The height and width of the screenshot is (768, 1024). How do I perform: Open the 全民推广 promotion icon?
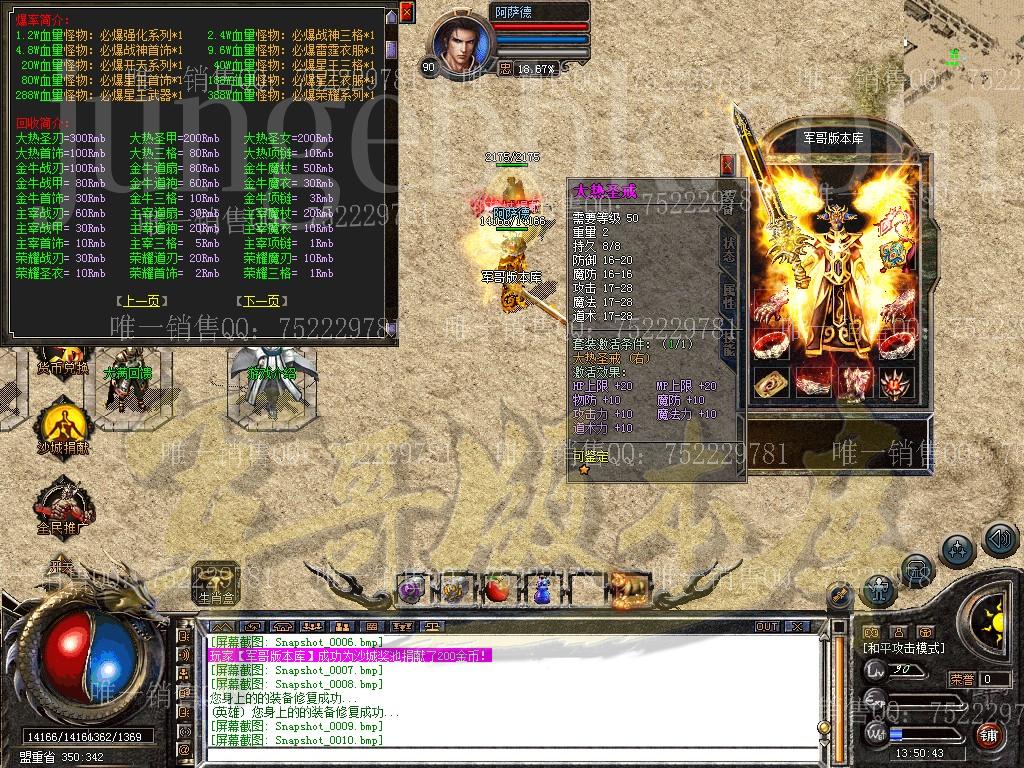tap(62, 503)
